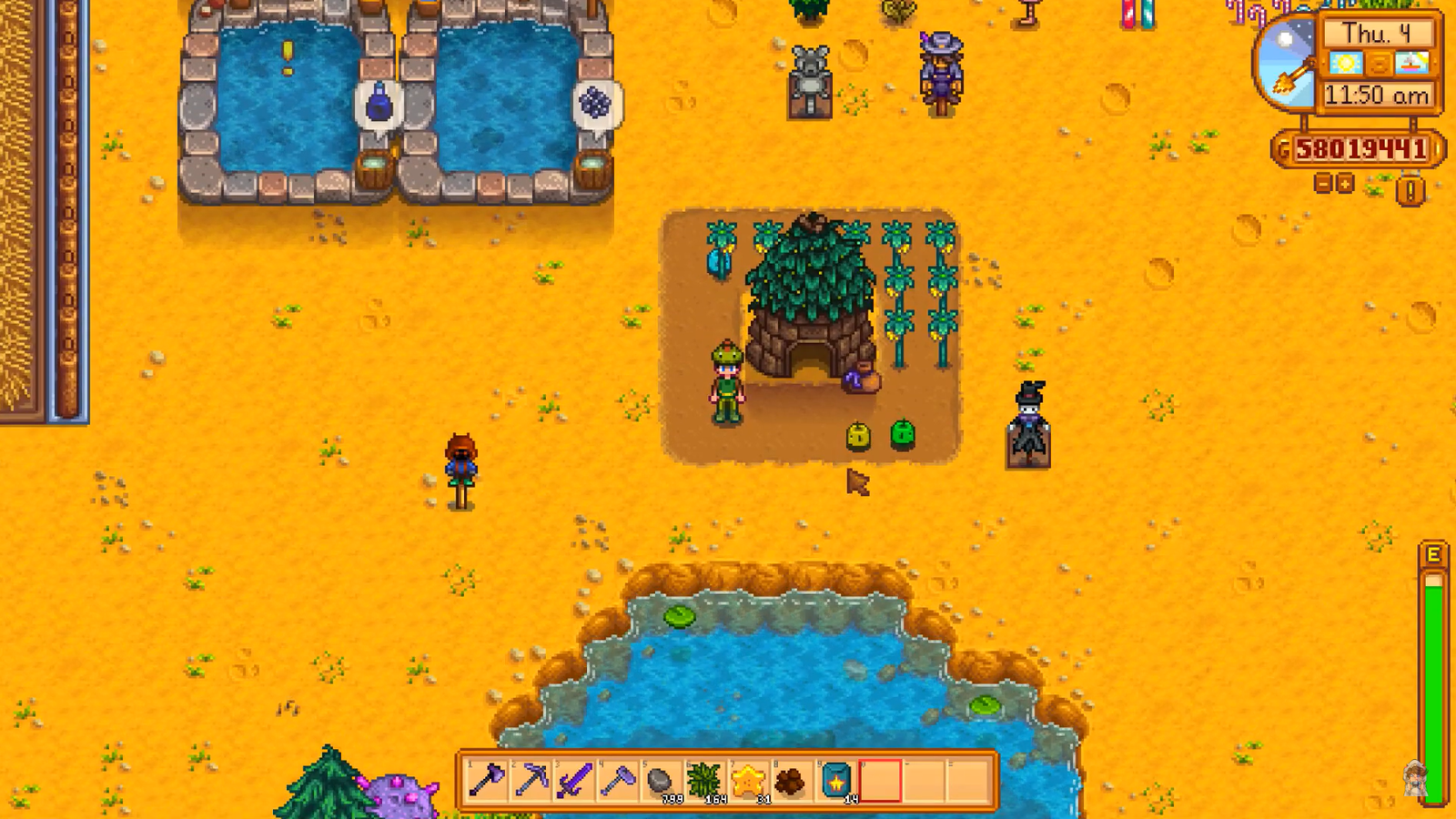This screenshot has height=819, width=1456.
Task: Select the axe in hotbar slot 1
Action: tap(486, 779)
